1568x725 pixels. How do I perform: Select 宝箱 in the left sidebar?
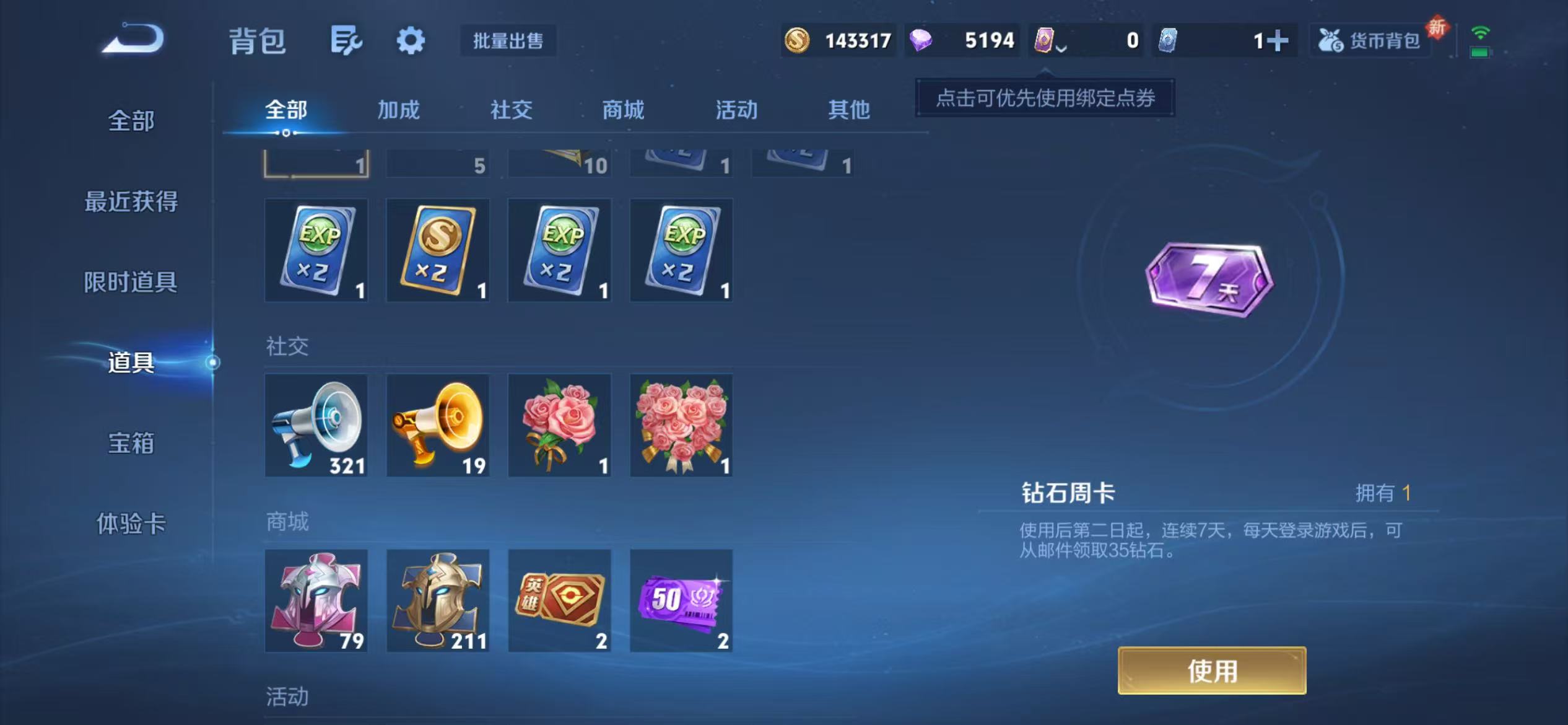[131, 444]
